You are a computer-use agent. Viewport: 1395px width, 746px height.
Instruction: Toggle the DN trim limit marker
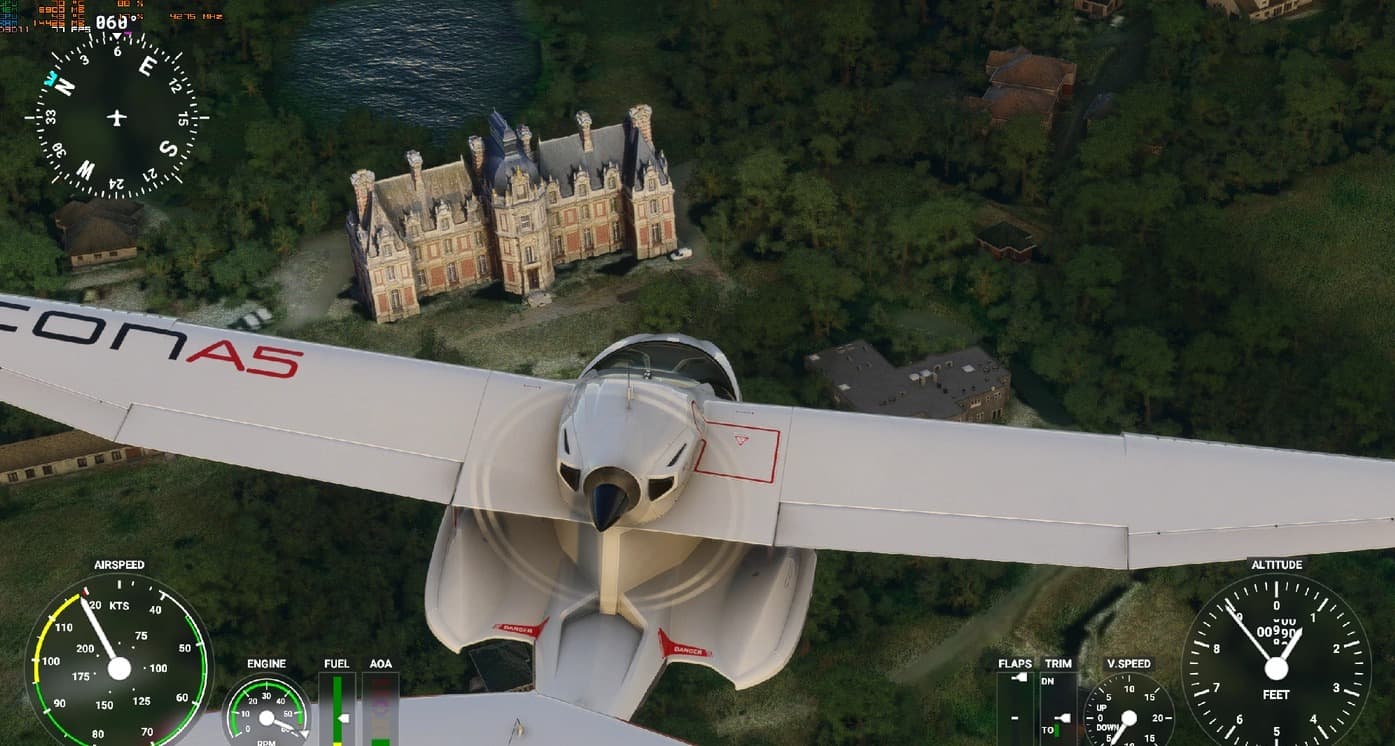point(1046,681)
